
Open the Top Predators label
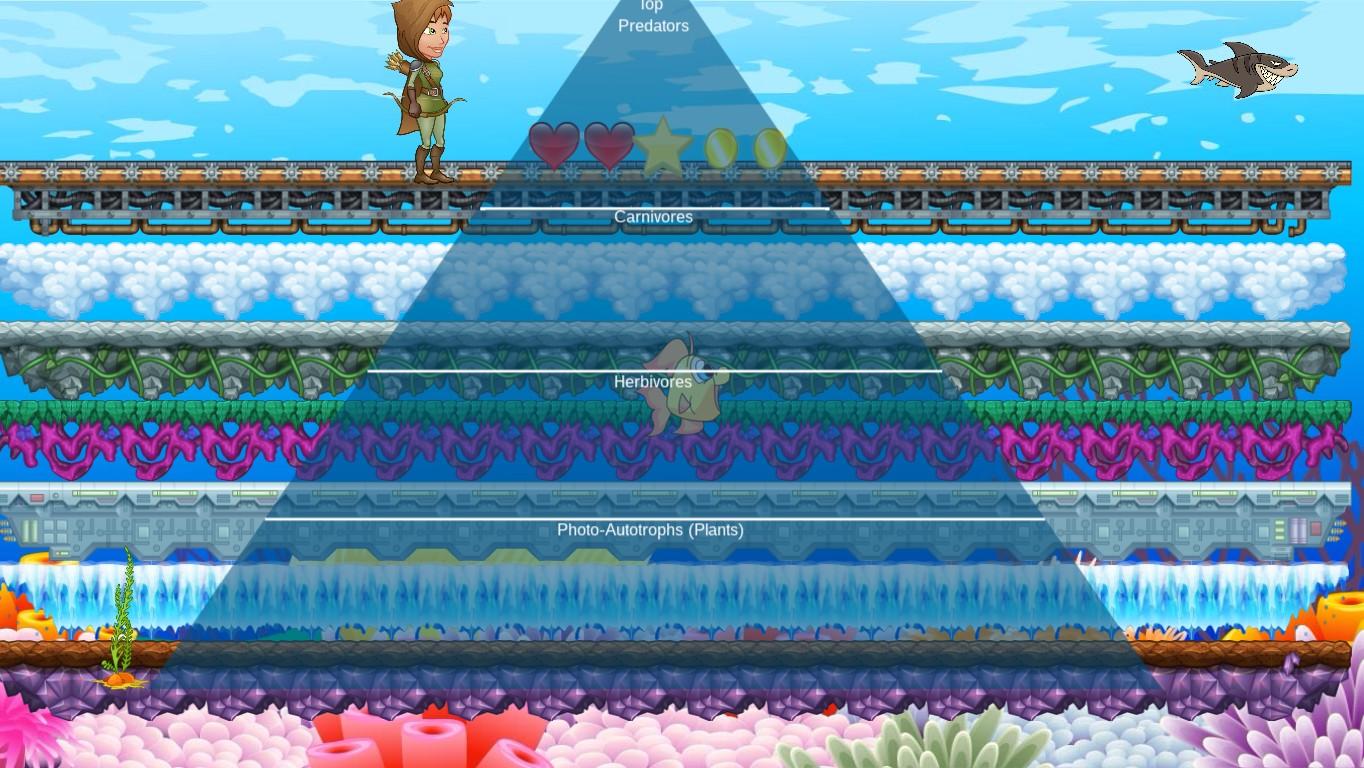[x=652, y=16]
